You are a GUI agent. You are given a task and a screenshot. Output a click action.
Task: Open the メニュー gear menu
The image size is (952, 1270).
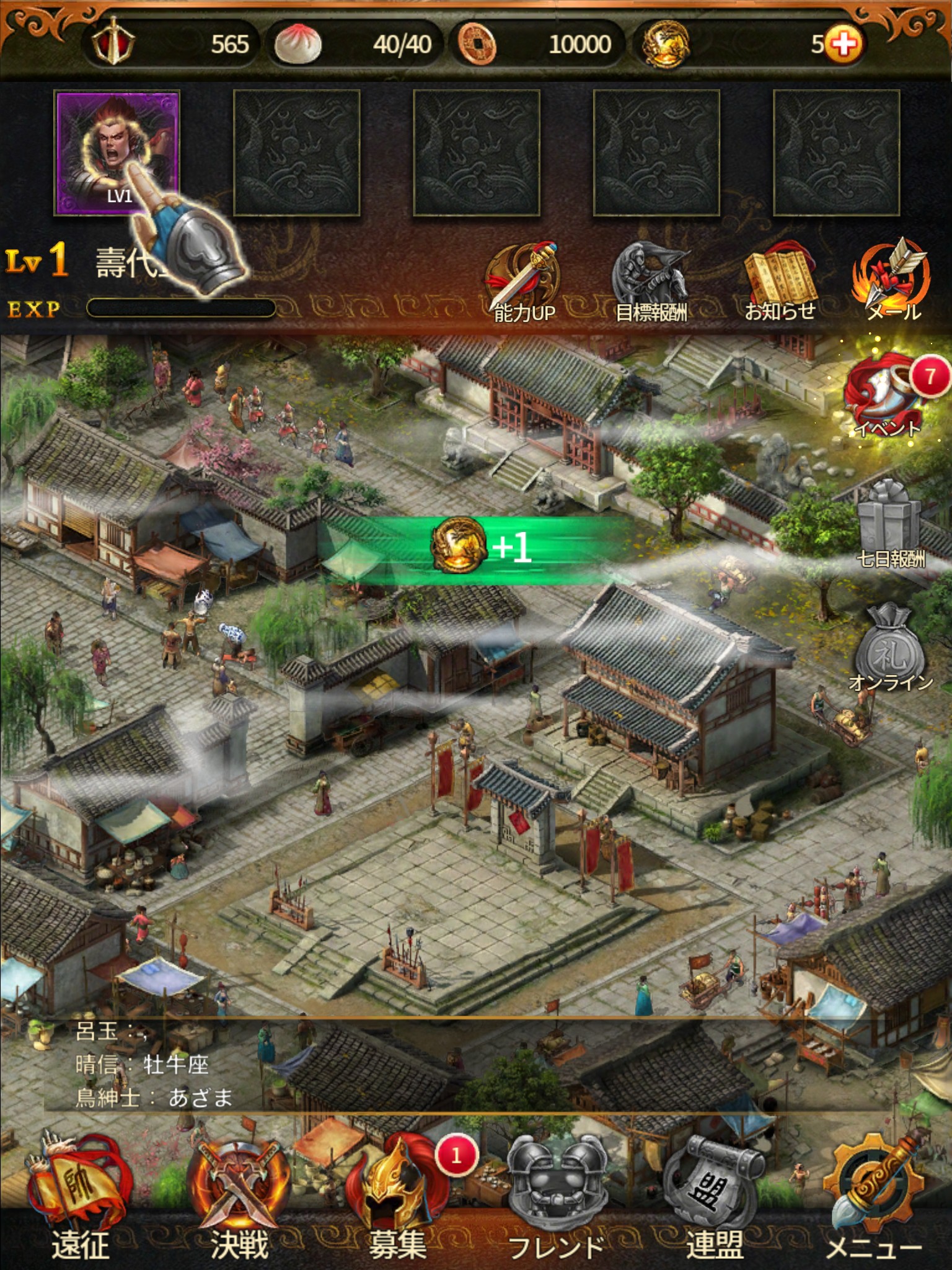(874, 1197)
